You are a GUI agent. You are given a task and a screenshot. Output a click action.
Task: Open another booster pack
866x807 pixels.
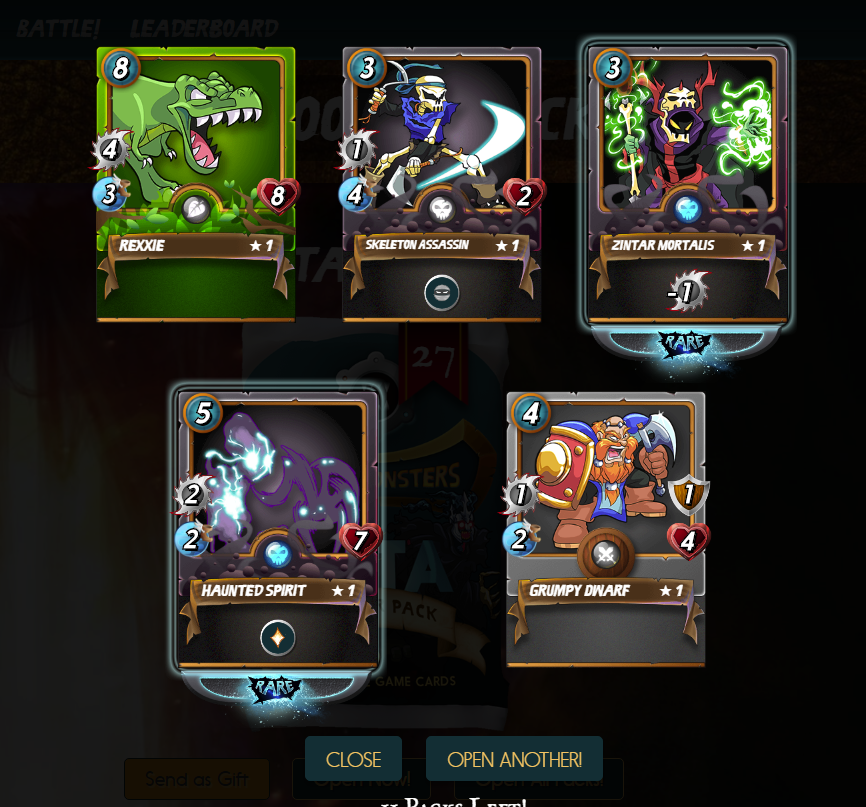coord(514,759)
